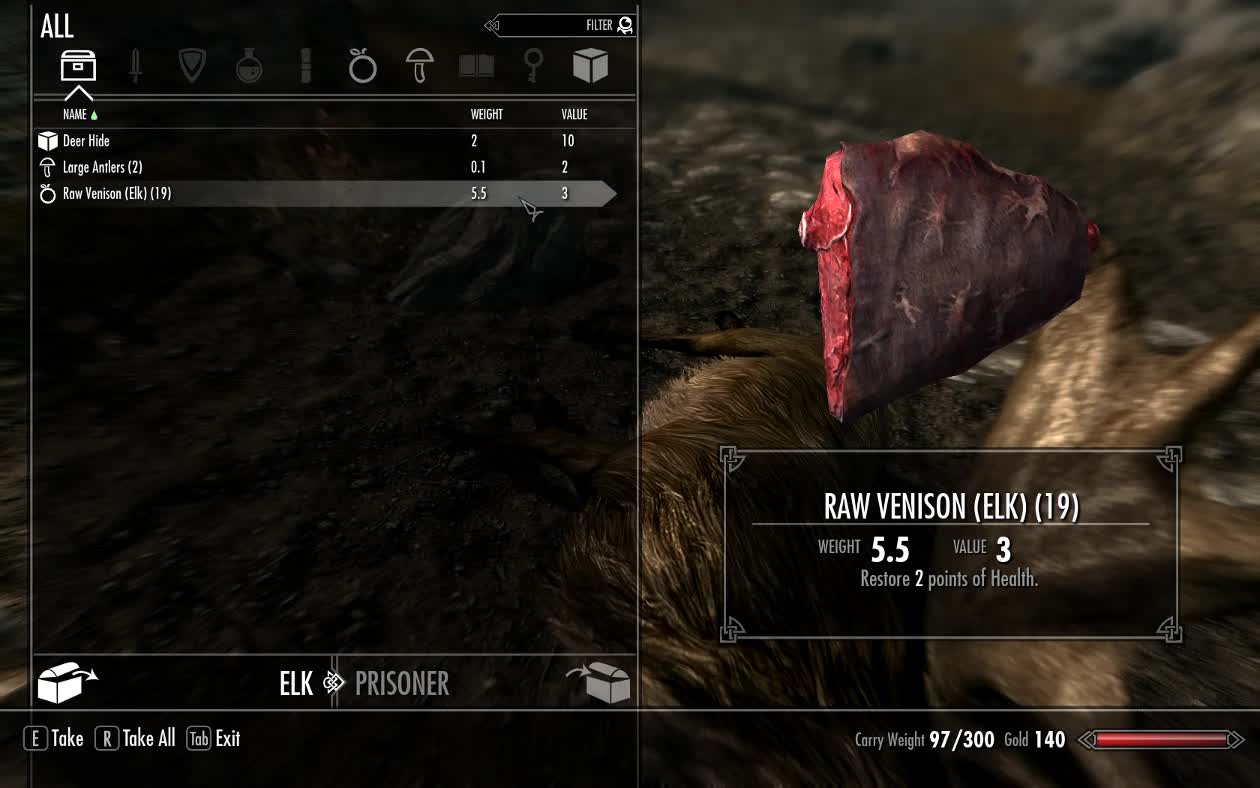1260x788 pixels.
Task: Sort items by the Value column
Action: pyautogui.click(x=574, y=115)
